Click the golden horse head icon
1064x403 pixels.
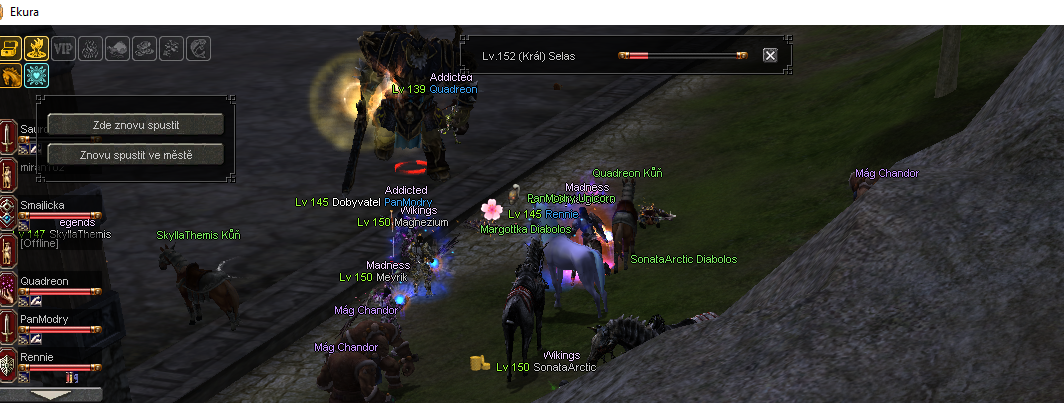click(x=10, y=75)
